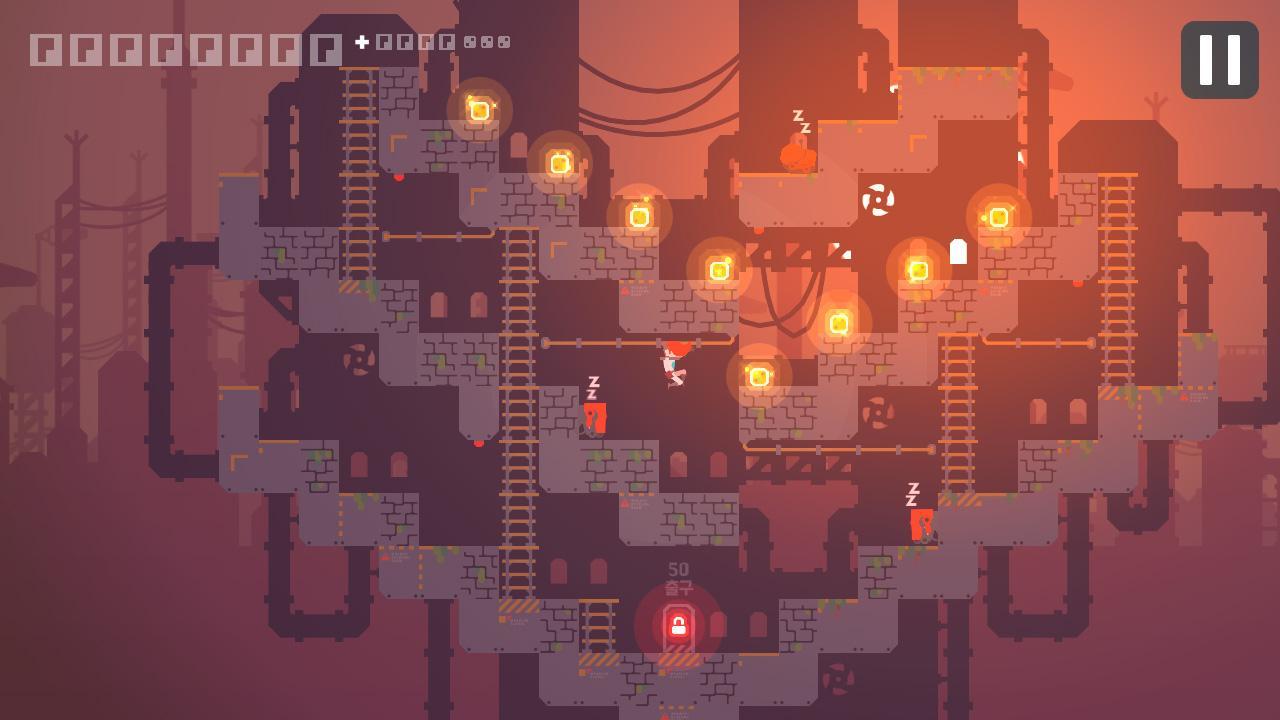Click the sleeping orange creature near the top

tap(795, 158)
